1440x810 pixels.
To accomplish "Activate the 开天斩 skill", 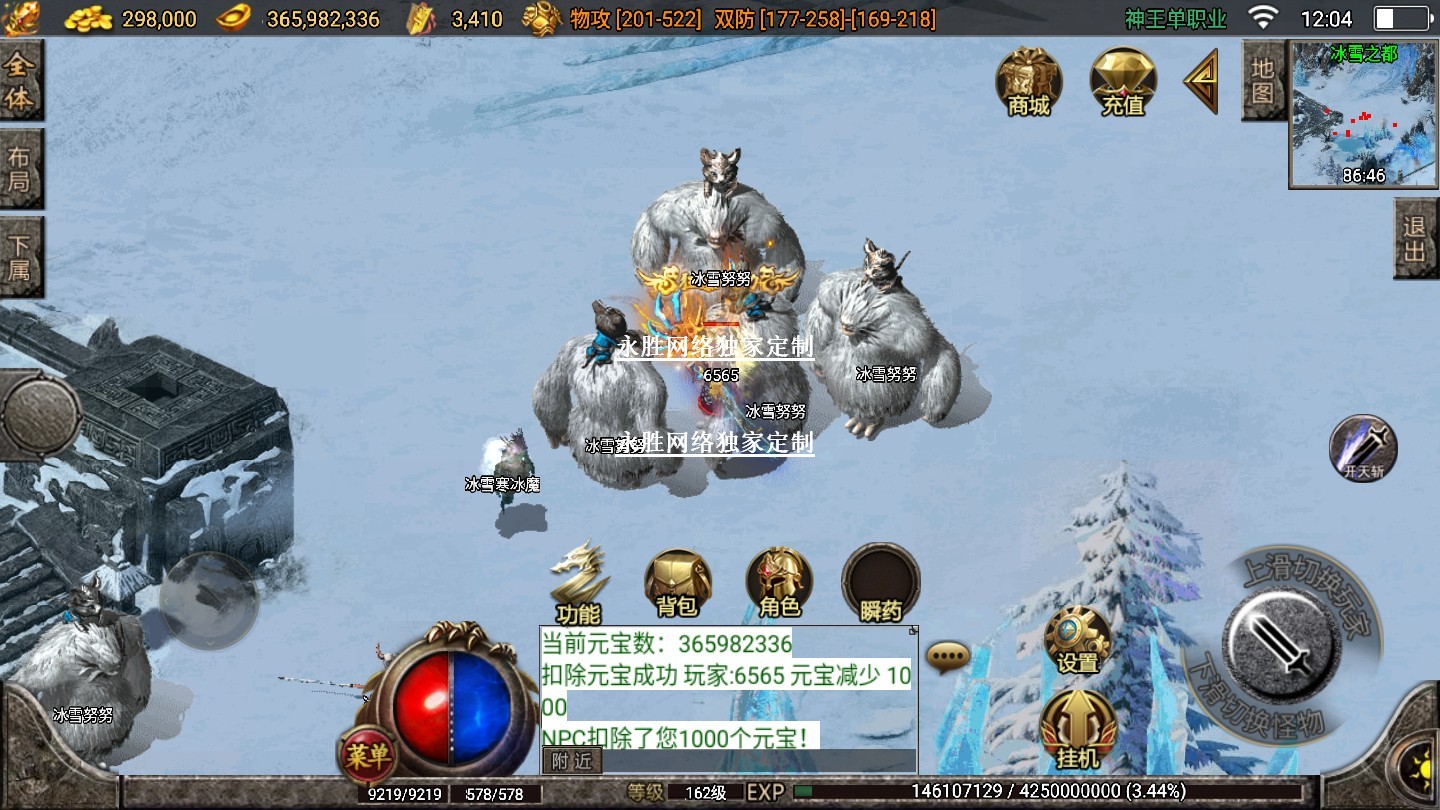I will [1363, 448].
